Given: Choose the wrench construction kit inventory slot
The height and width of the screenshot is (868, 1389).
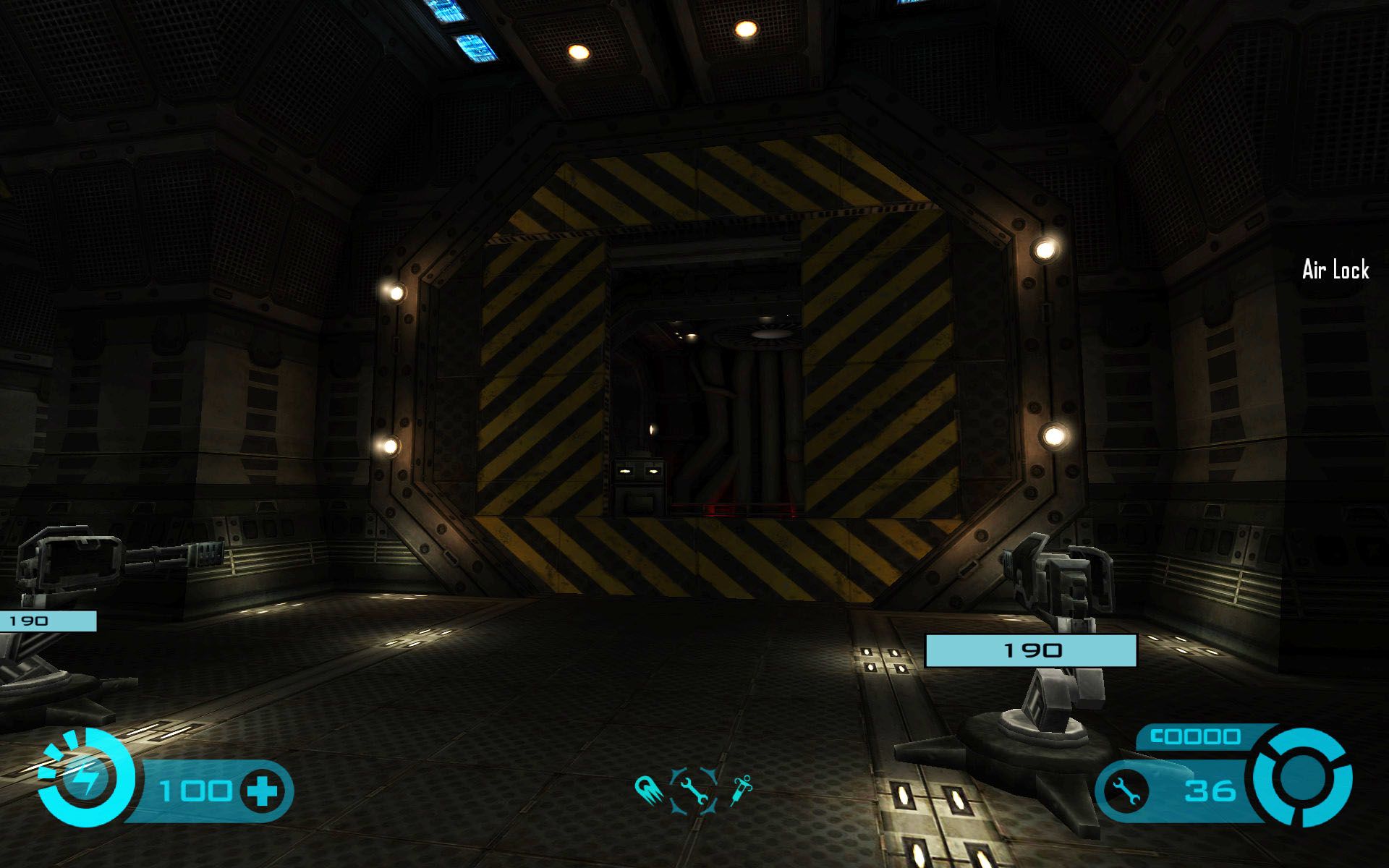Looking at the screenshot, I should pos(694,791).
